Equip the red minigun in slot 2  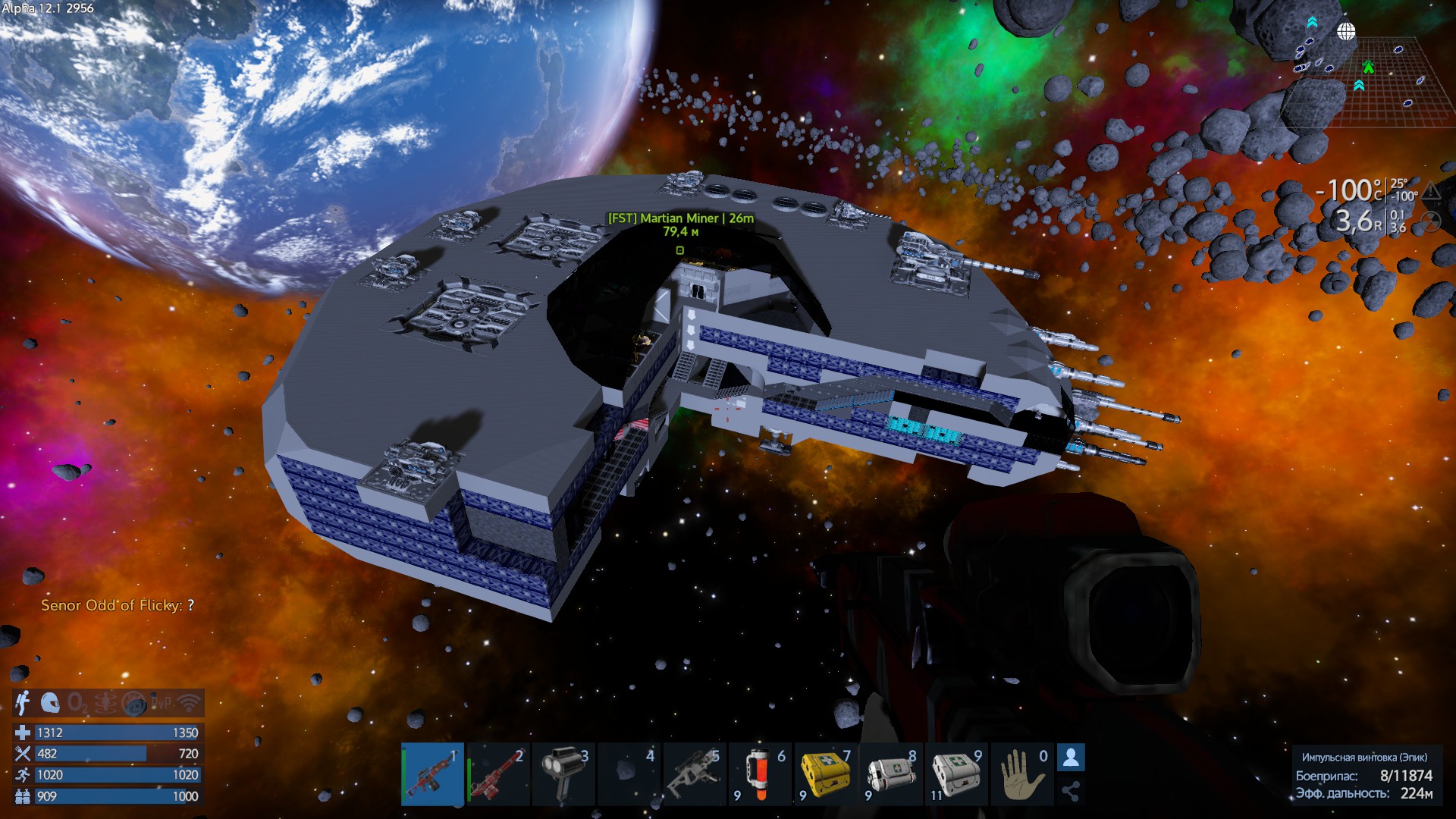(498, 774)
